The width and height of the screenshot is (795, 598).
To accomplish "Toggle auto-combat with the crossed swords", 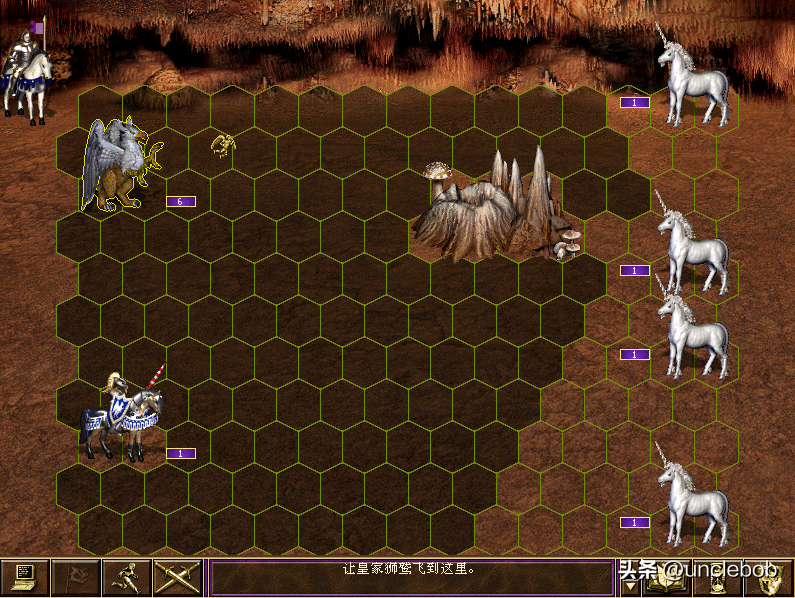I will [x=178, y=578].
